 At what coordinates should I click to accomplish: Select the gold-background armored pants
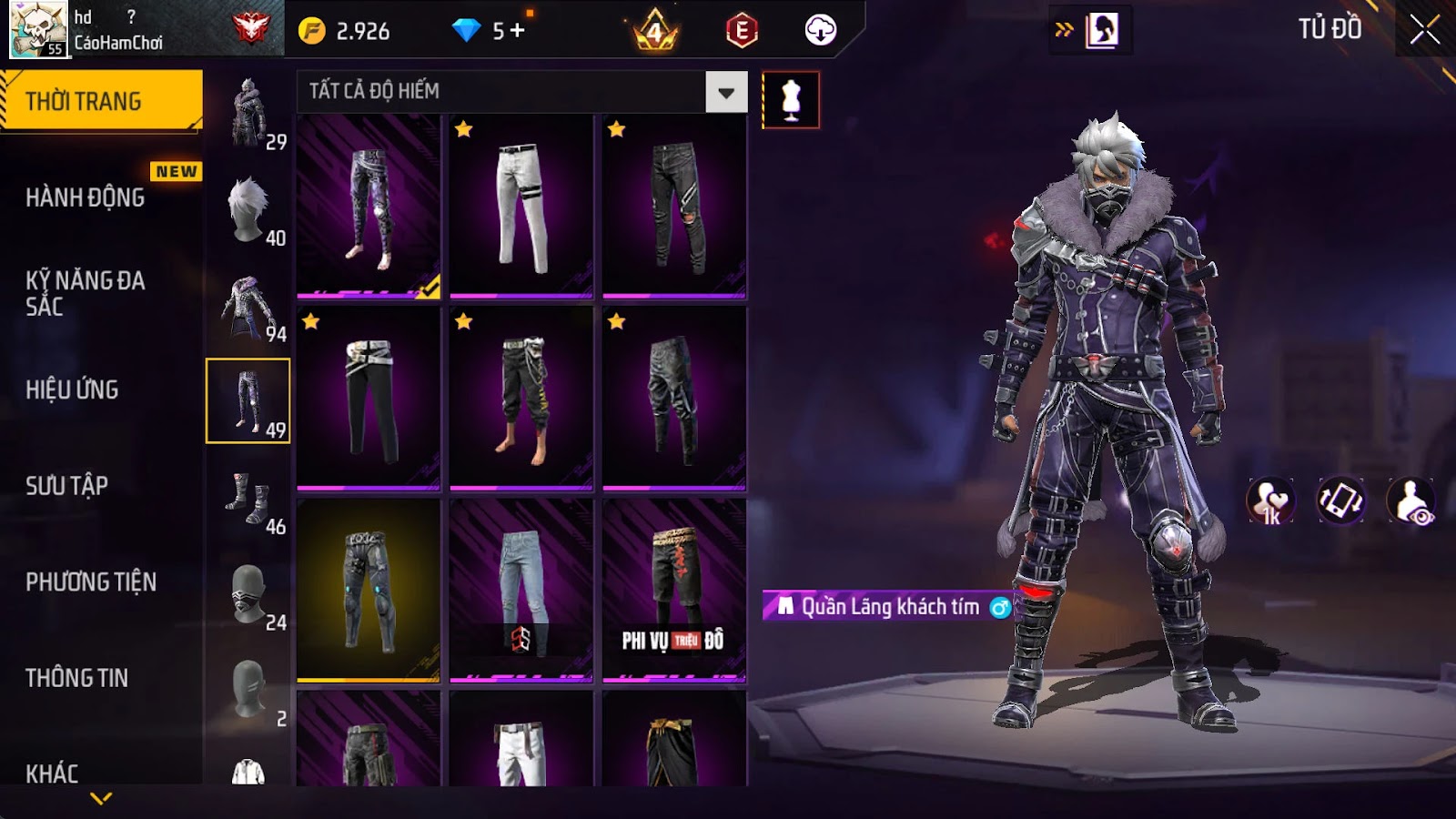(369, 590)
